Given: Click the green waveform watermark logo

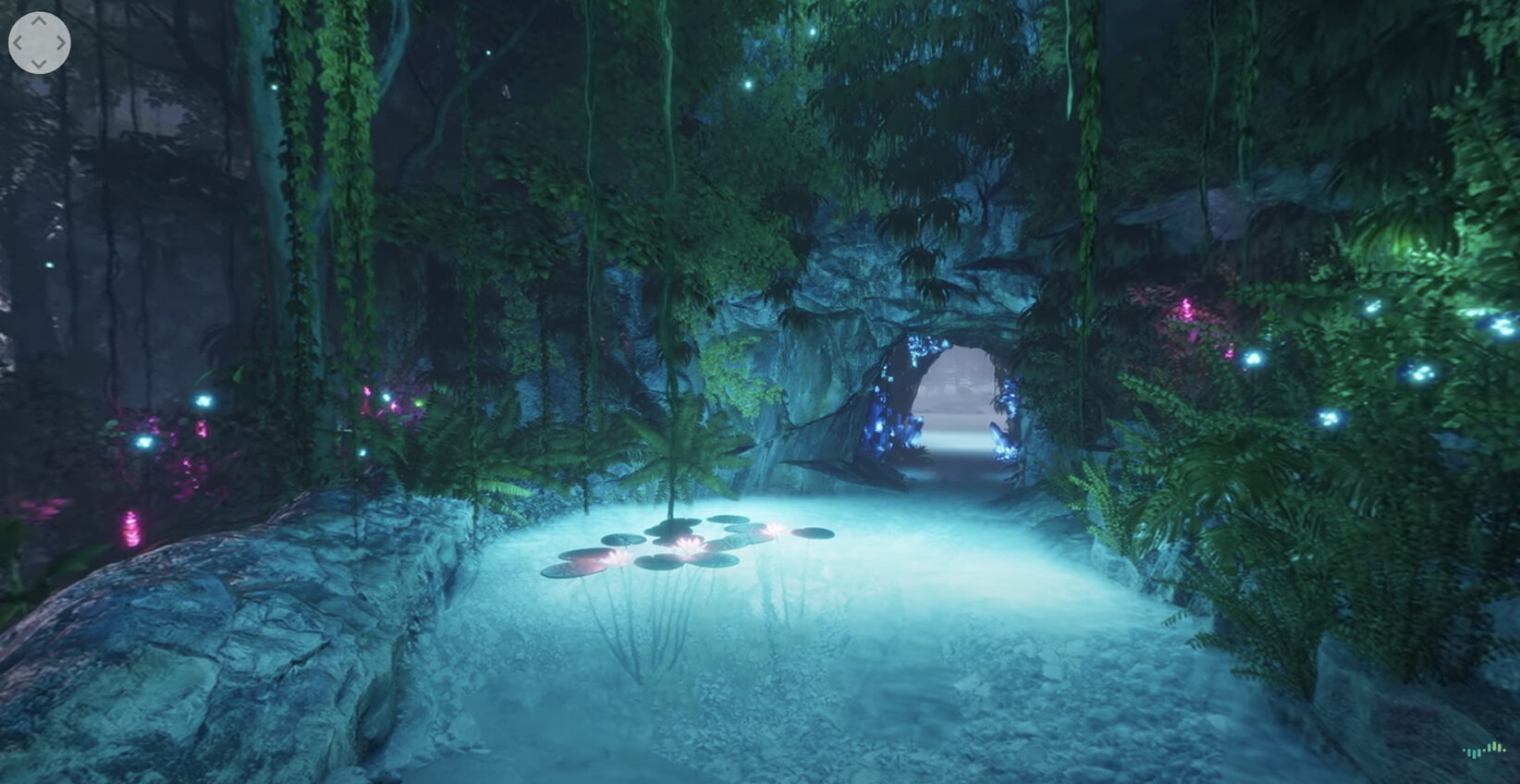Looking at the screenshot, I should [1483, 750].
